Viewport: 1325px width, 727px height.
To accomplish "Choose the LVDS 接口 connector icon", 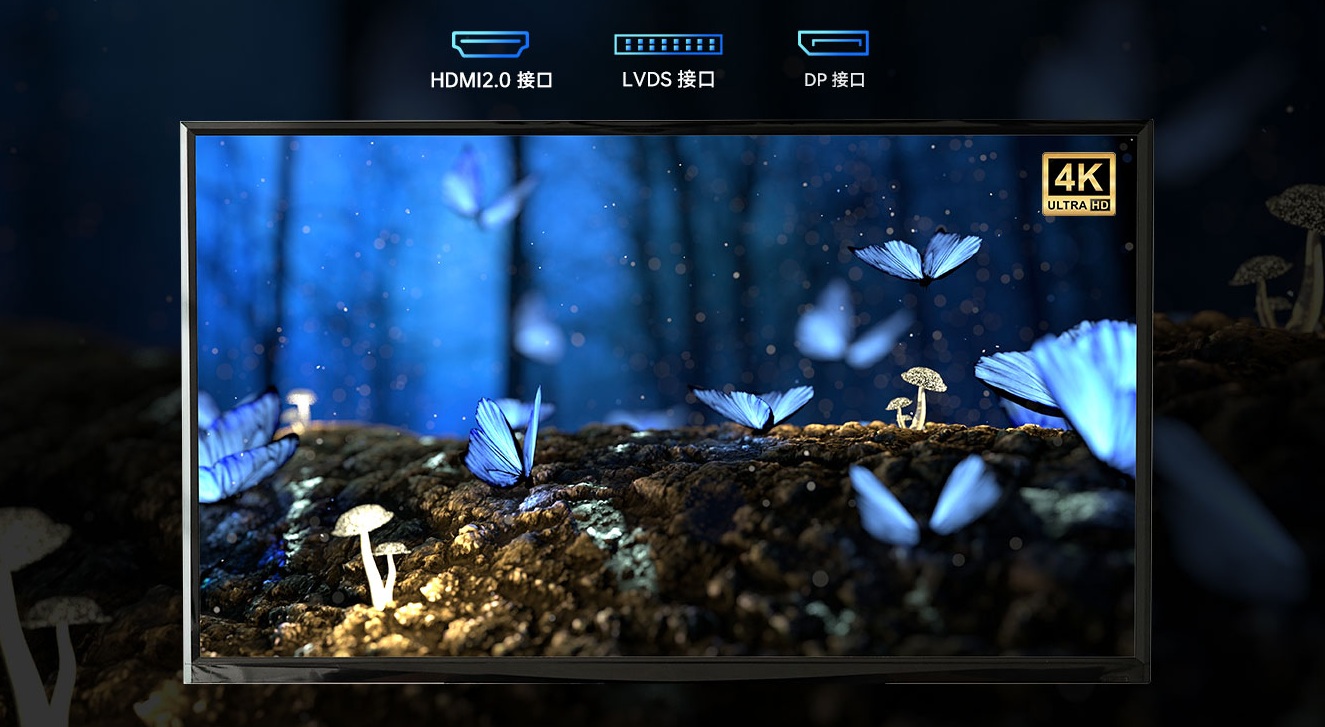I will (668, 44).
